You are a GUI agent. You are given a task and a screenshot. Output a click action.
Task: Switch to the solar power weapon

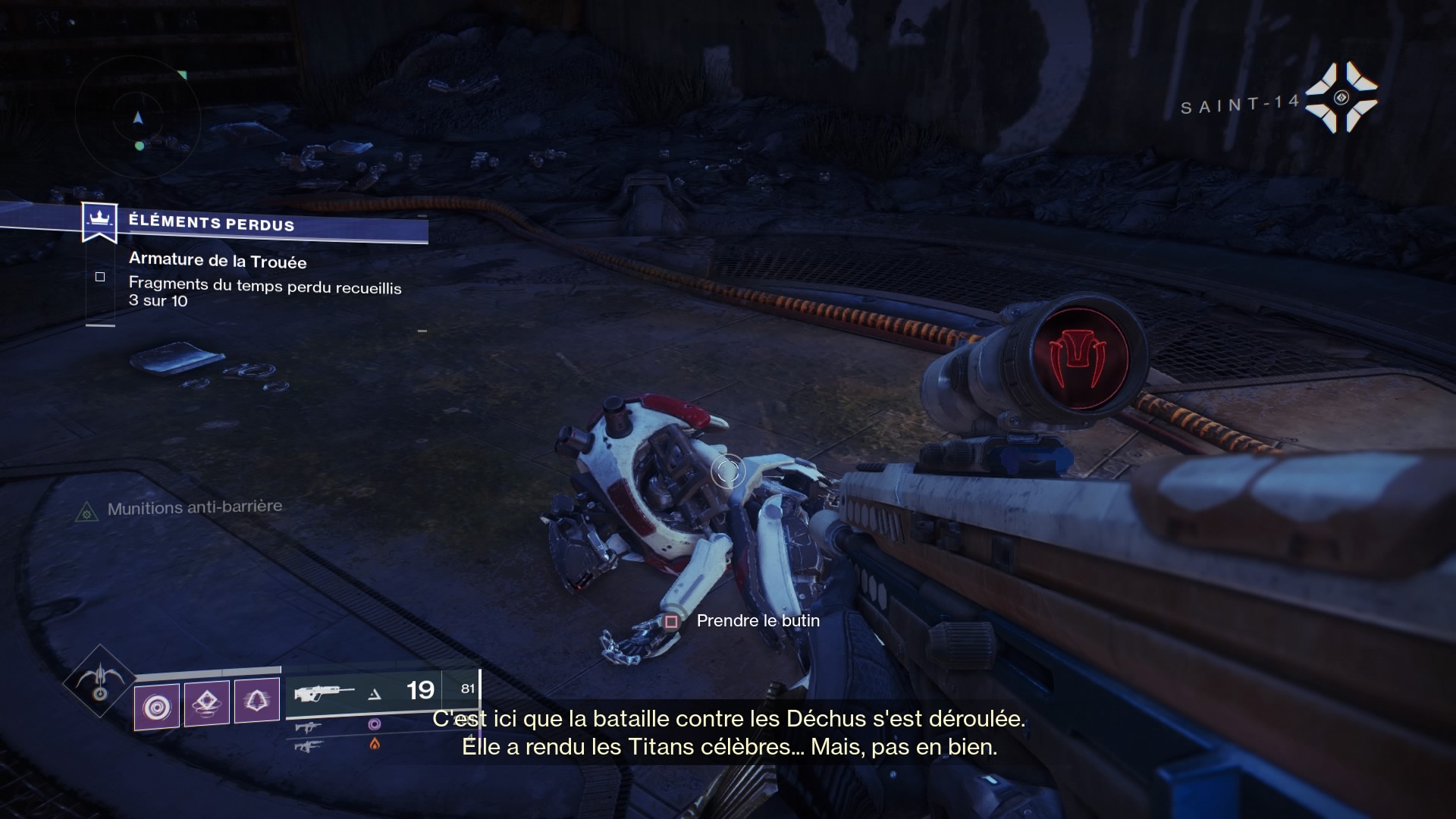pos(309,746)
